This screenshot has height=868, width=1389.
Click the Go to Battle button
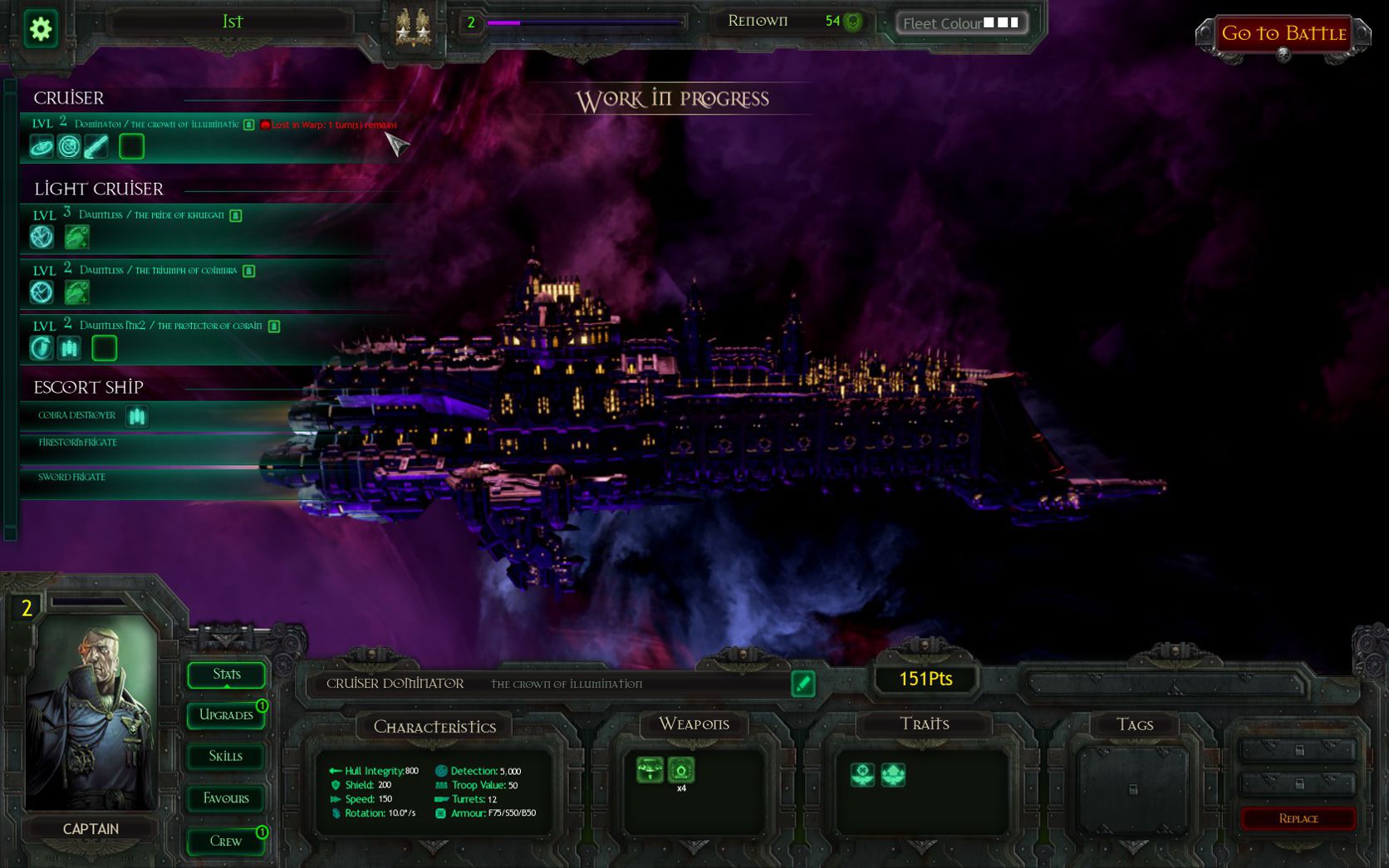coord(1283,34)
